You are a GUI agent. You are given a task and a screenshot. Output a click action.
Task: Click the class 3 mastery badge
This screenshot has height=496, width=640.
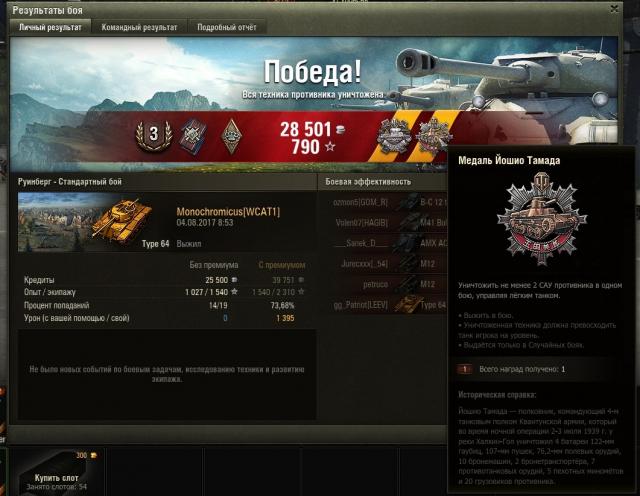pyautogui.click(x=155, y=134)
